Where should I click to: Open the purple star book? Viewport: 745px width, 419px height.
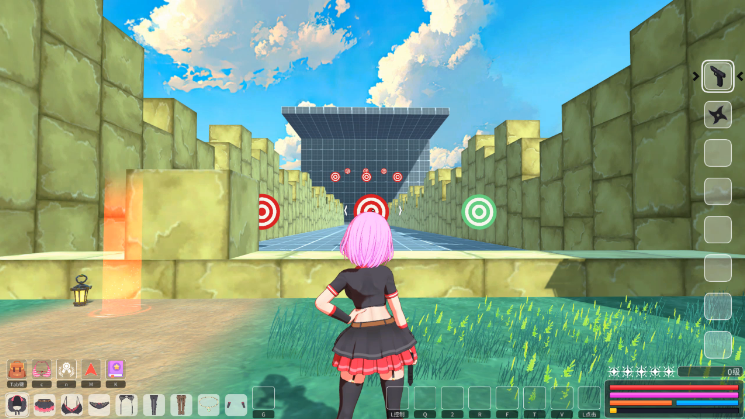116,369
